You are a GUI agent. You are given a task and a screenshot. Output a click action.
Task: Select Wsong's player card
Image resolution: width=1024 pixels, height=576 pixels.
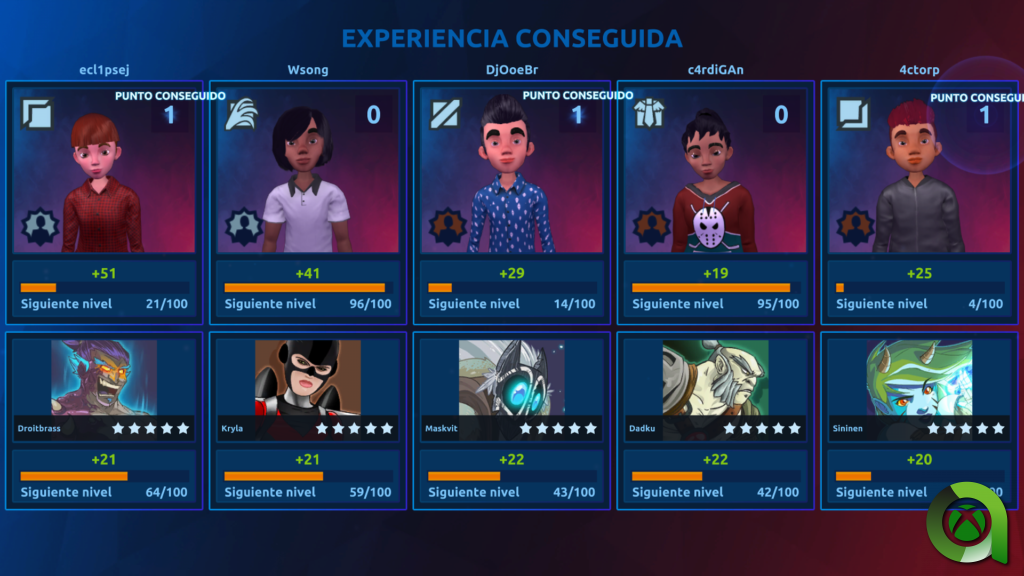pos(308,172)
